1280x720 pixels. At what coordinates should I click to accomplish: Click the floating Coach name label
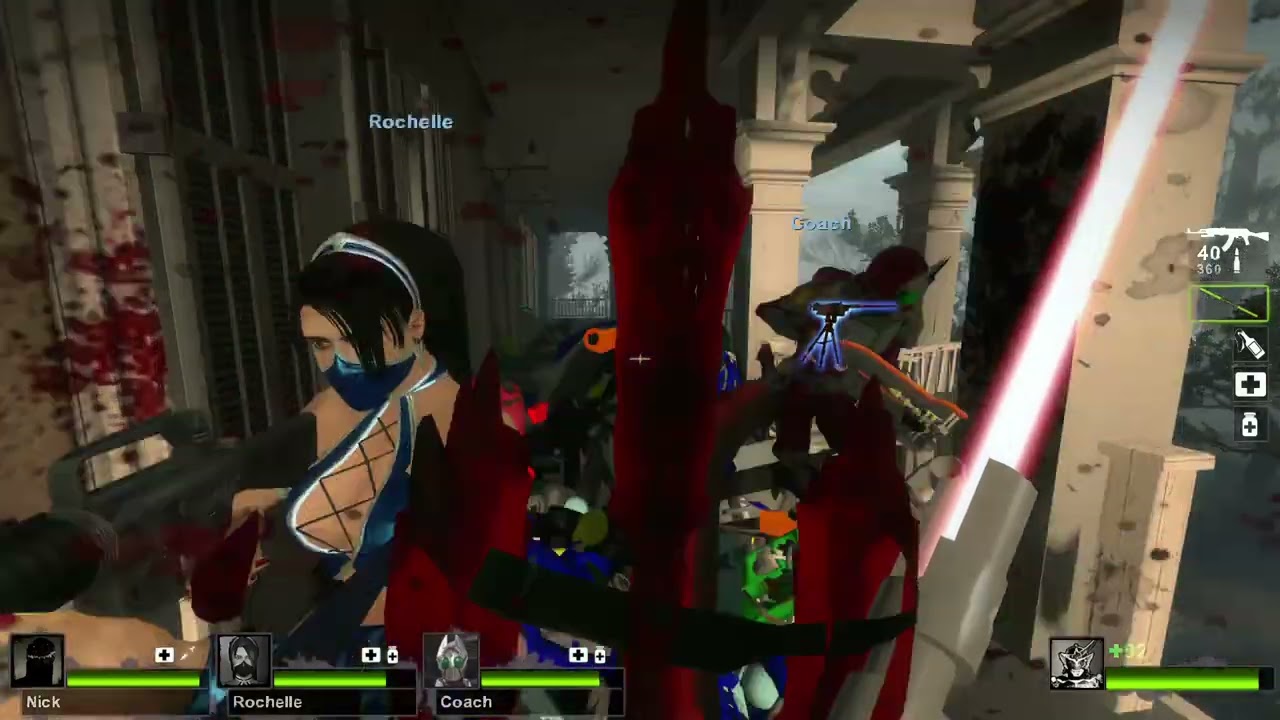pos(820,224)
